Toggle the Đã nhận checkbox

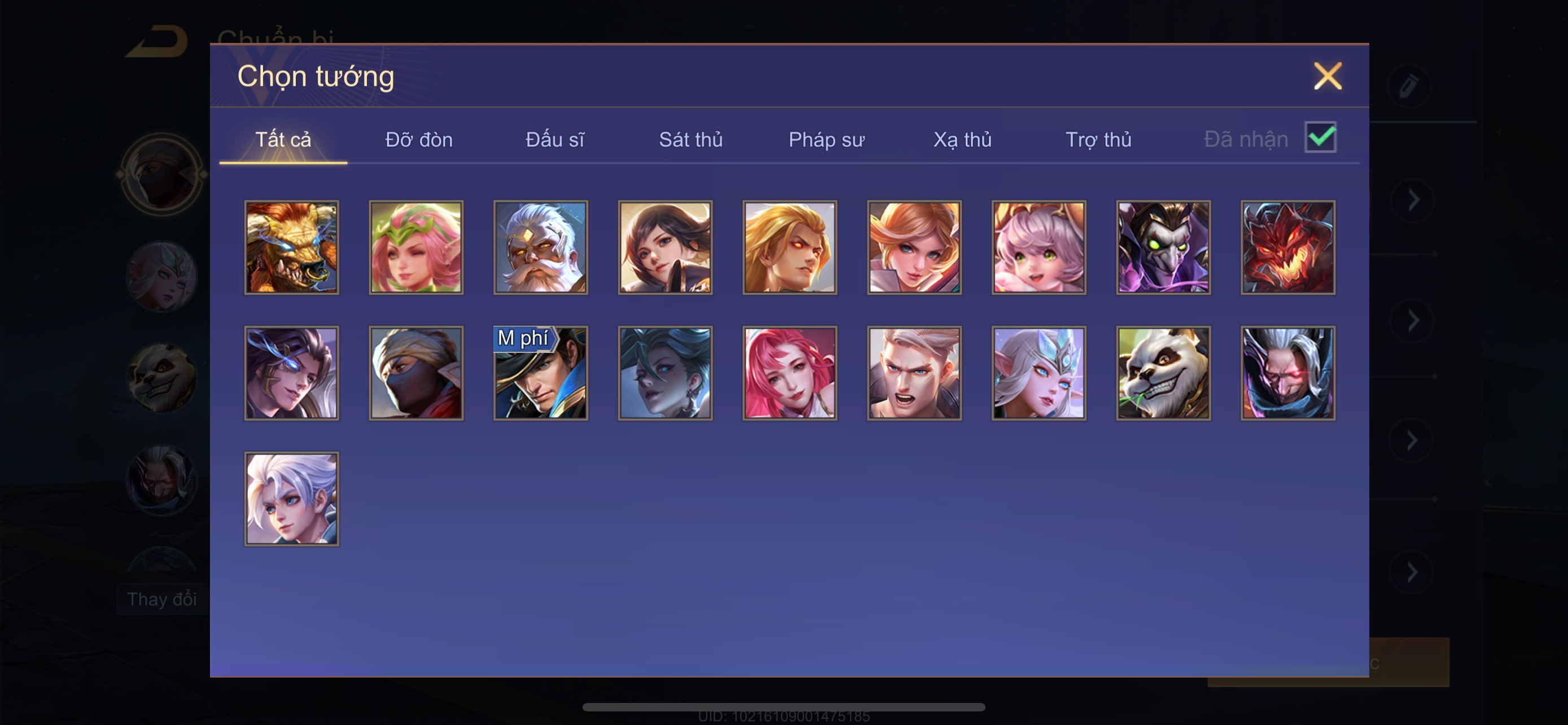(x=1320, y=137)
